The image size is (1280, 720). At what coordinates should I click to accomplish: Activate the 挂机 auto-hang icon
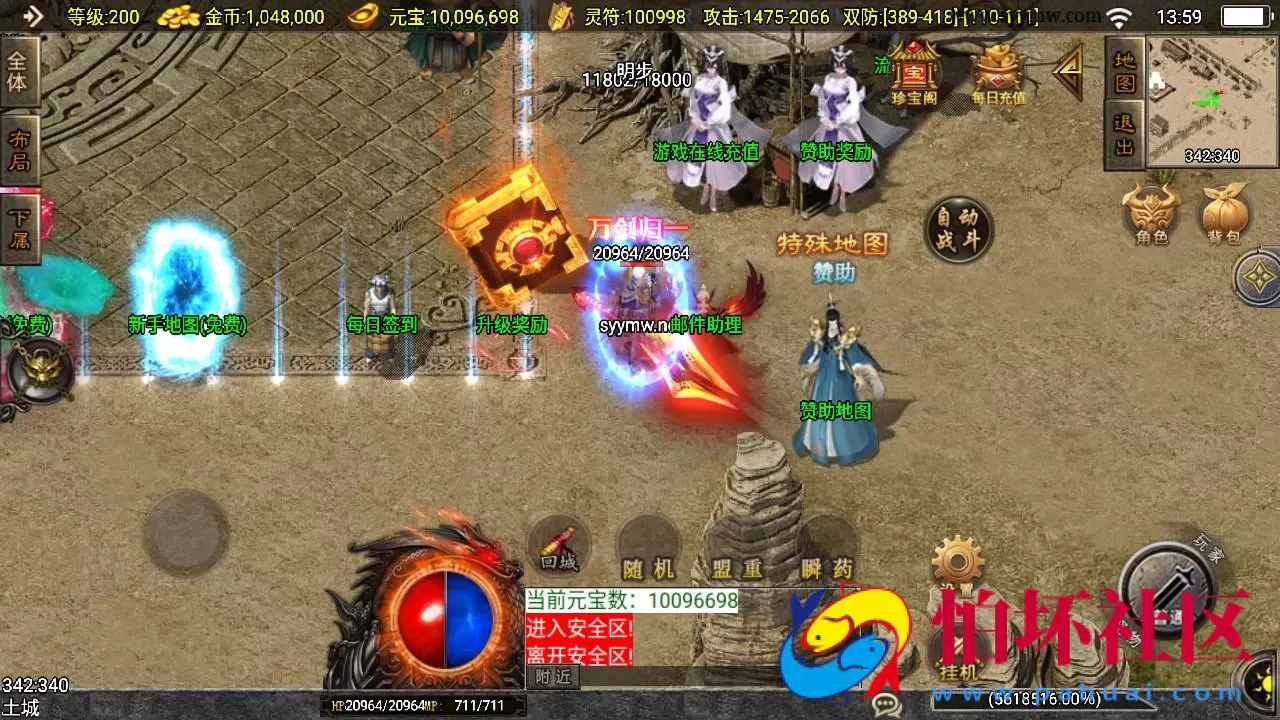[958, 650]
